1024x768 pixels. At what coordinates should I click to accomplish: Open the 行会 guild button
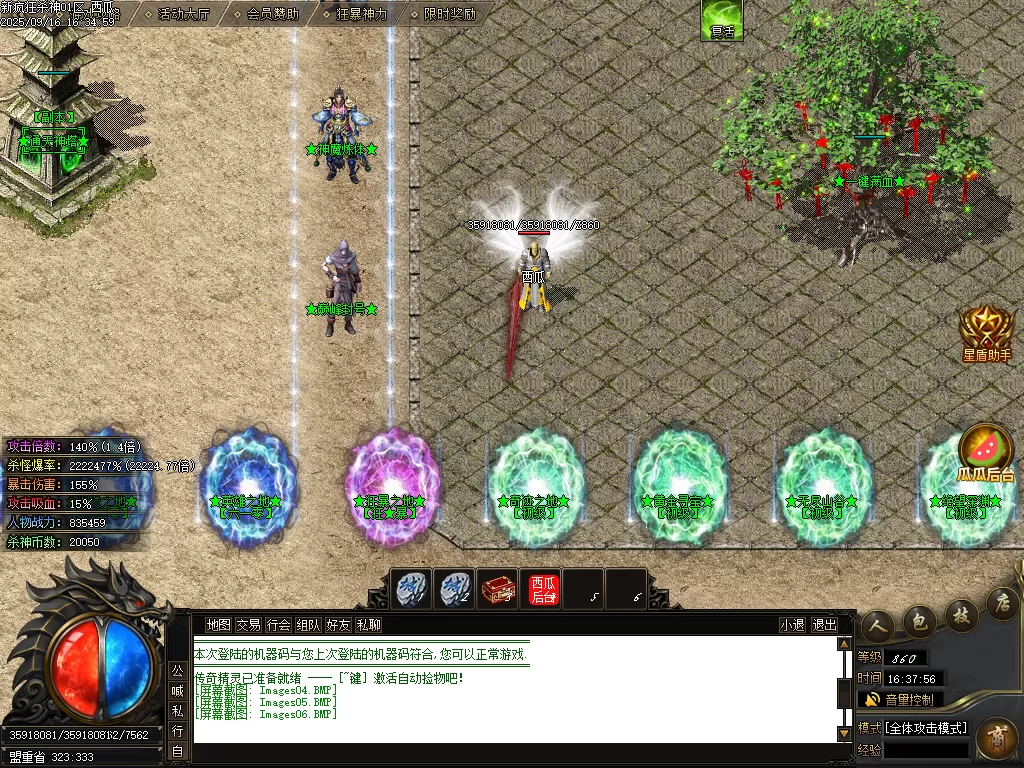pos(278,625)
